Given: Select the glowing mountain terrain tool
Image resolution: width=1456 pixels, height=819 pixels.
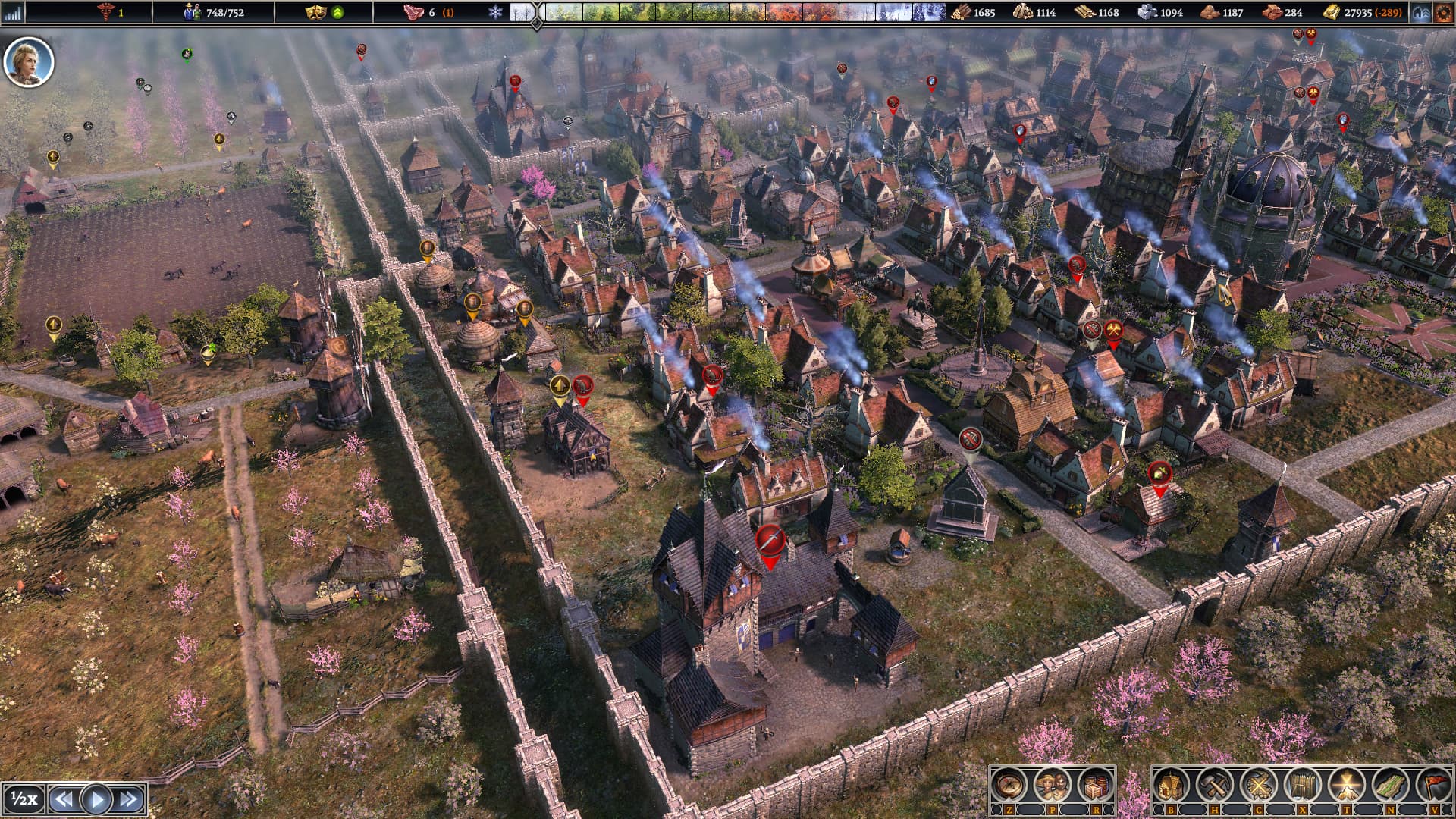Looking at the screenshot, I should pyautogui.click(x=1345, y=785).
